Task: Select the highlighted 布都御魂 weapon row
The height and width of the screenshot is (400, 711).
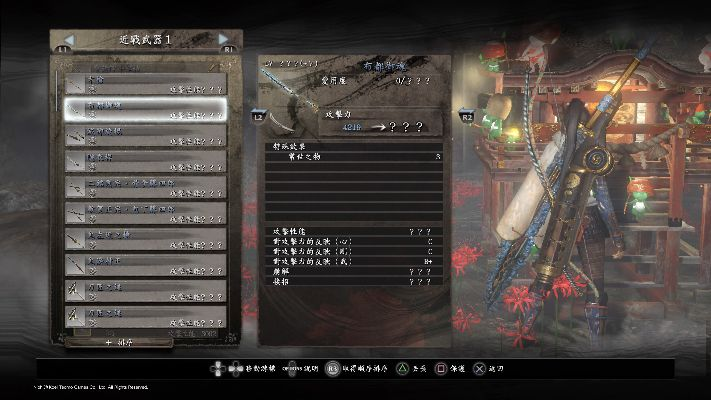Action: pos(145,108)
